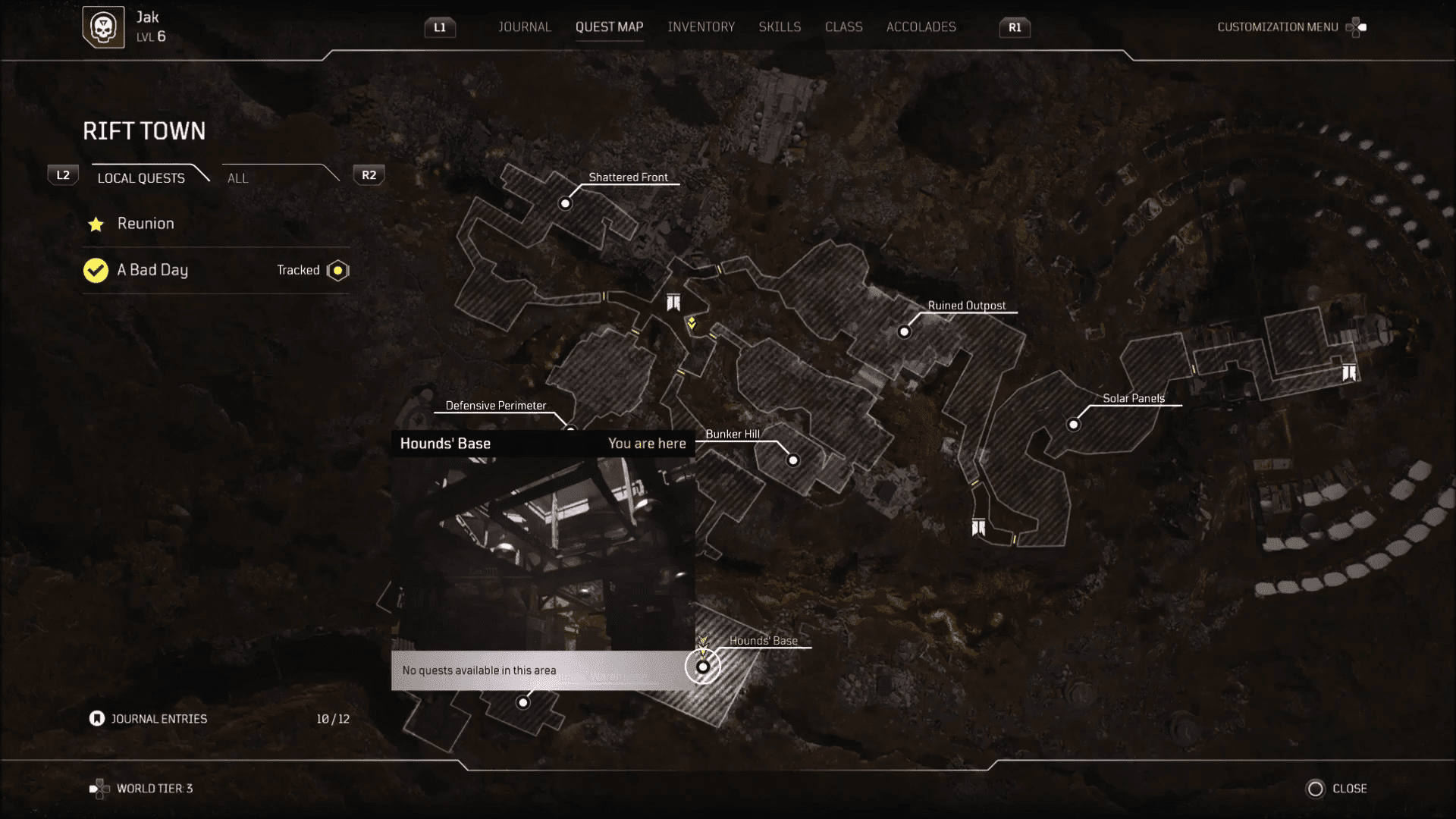Select the Defensive Perimeter map marker

coord(570,431)
